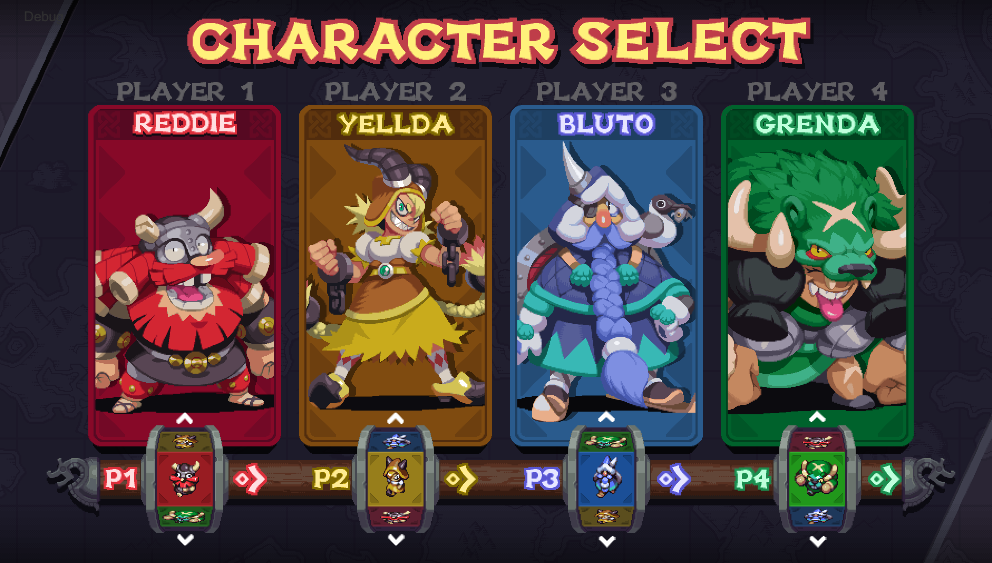Confirm P3 with the blue arrow button
The width and height of the screenshot is (992, 563).
click(x=672, y=479)
